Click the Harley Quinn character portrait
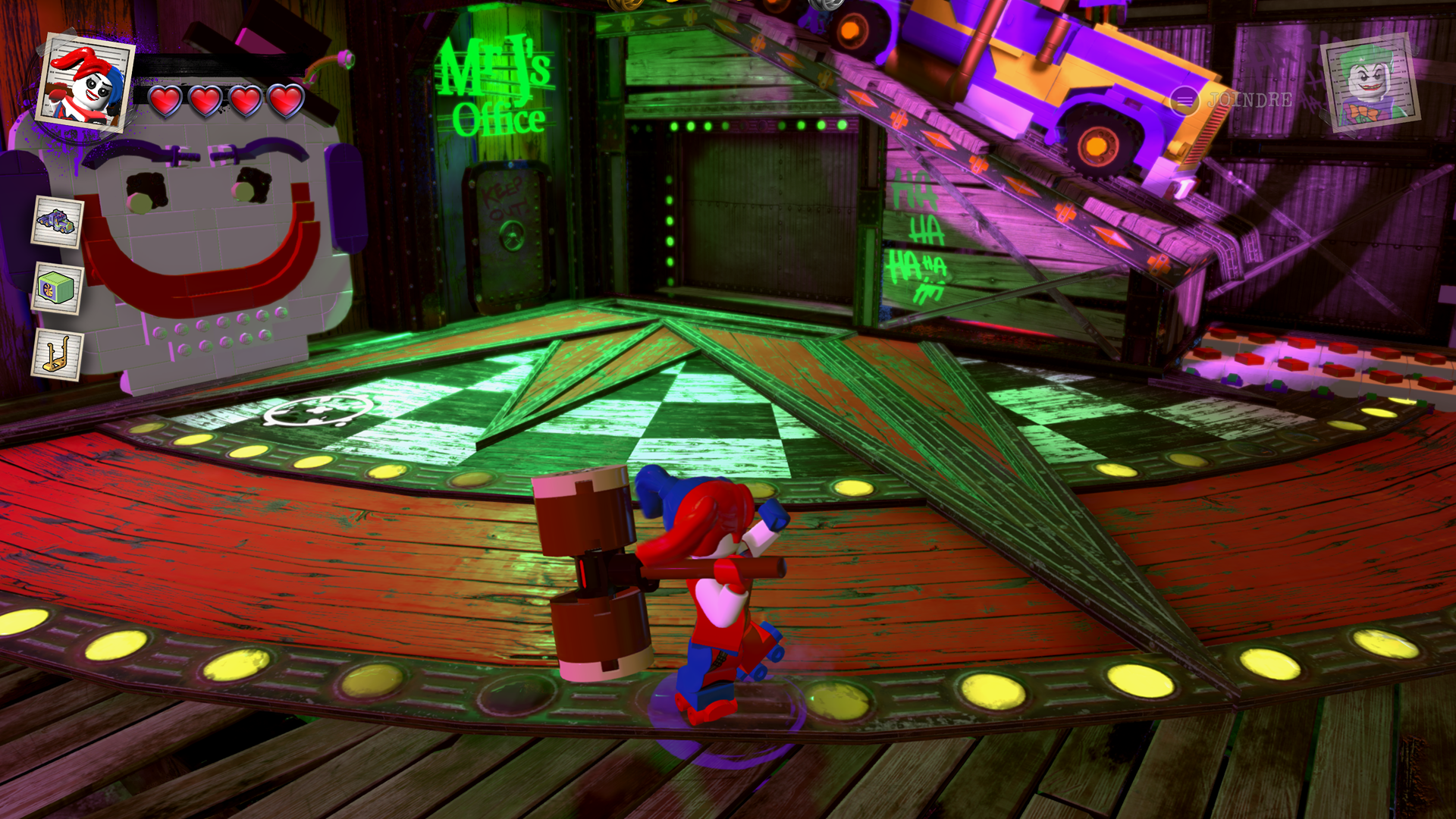 [x=85, y=83]
